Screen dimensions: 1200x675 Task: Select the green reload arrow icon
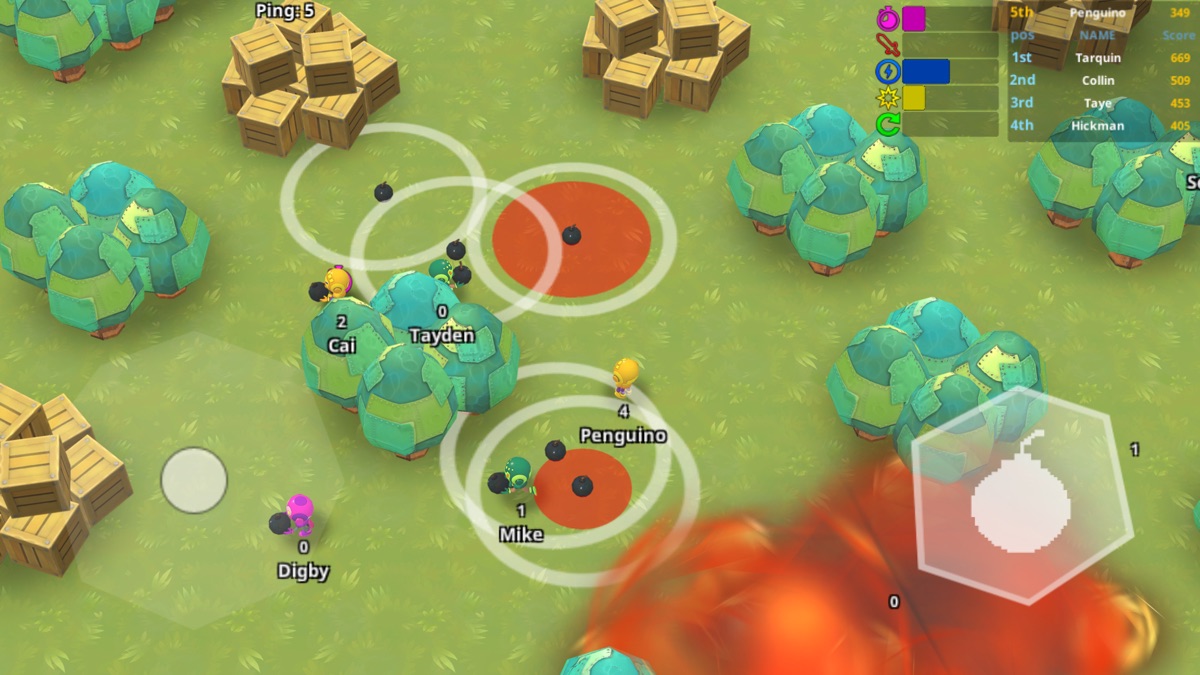point(888,124)
